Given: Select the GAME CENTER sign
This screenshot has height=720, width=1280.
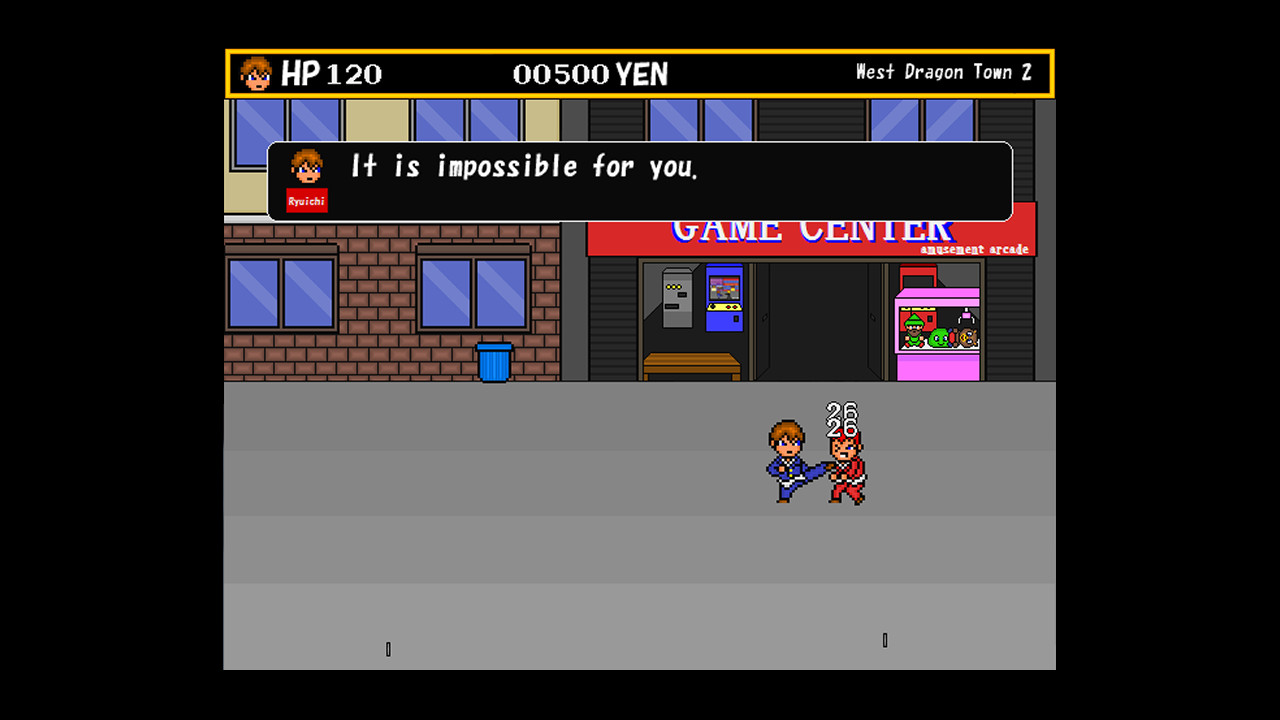Looking at the screenshot, I should click(x=810, y=228).
